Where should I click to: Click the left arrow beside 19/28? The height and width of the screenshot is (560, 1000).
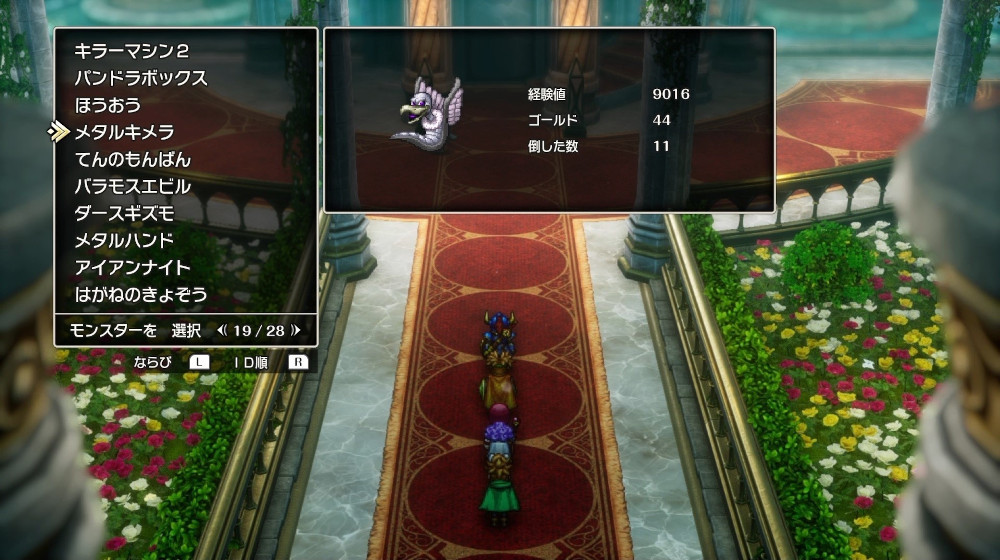[x=222, y=329]
